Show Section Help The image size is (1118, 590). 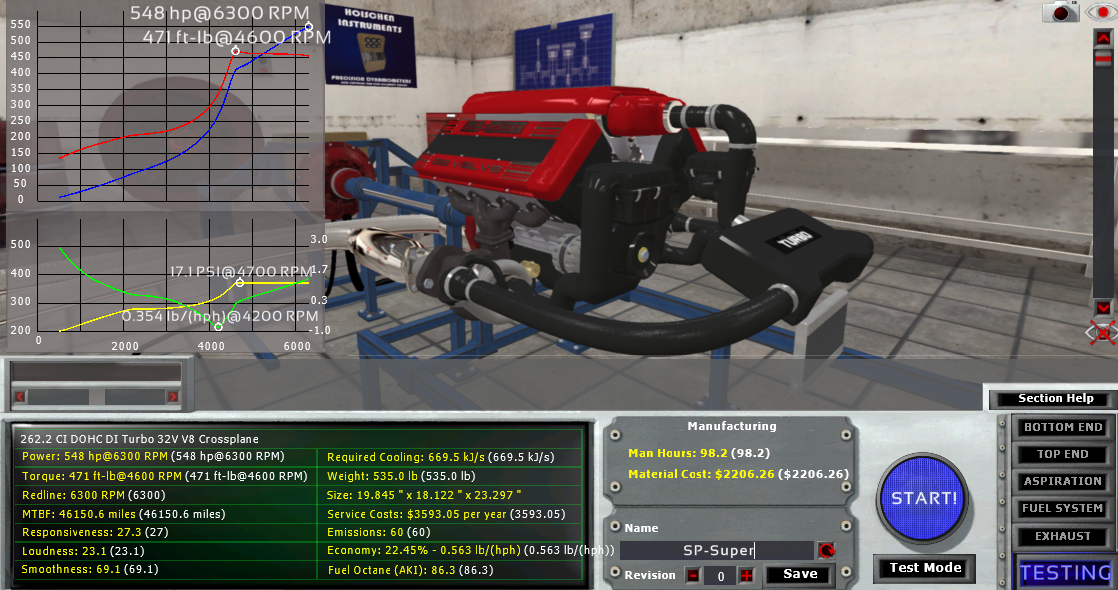tap(1055, 399)
